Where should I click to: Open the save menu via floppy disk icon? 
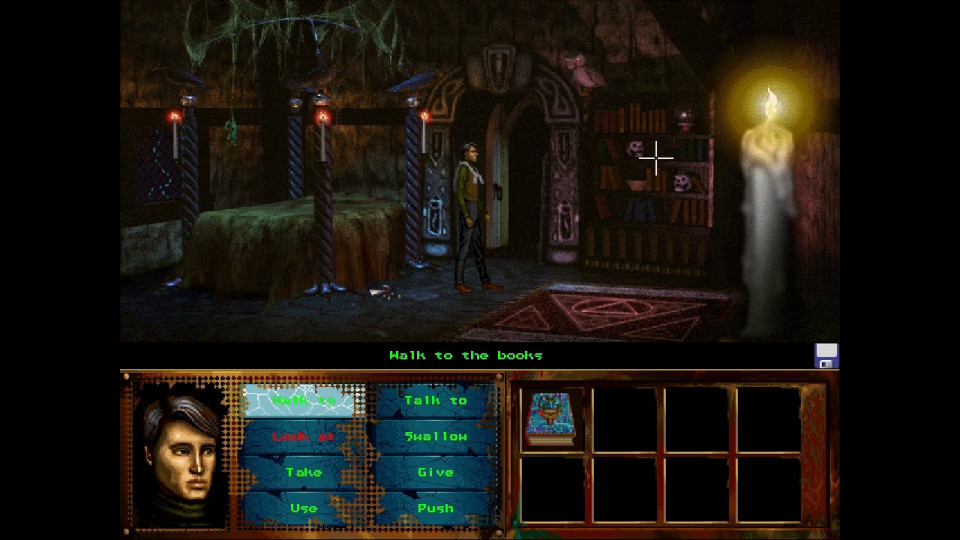pyautogui.click(x=826, y=356)
